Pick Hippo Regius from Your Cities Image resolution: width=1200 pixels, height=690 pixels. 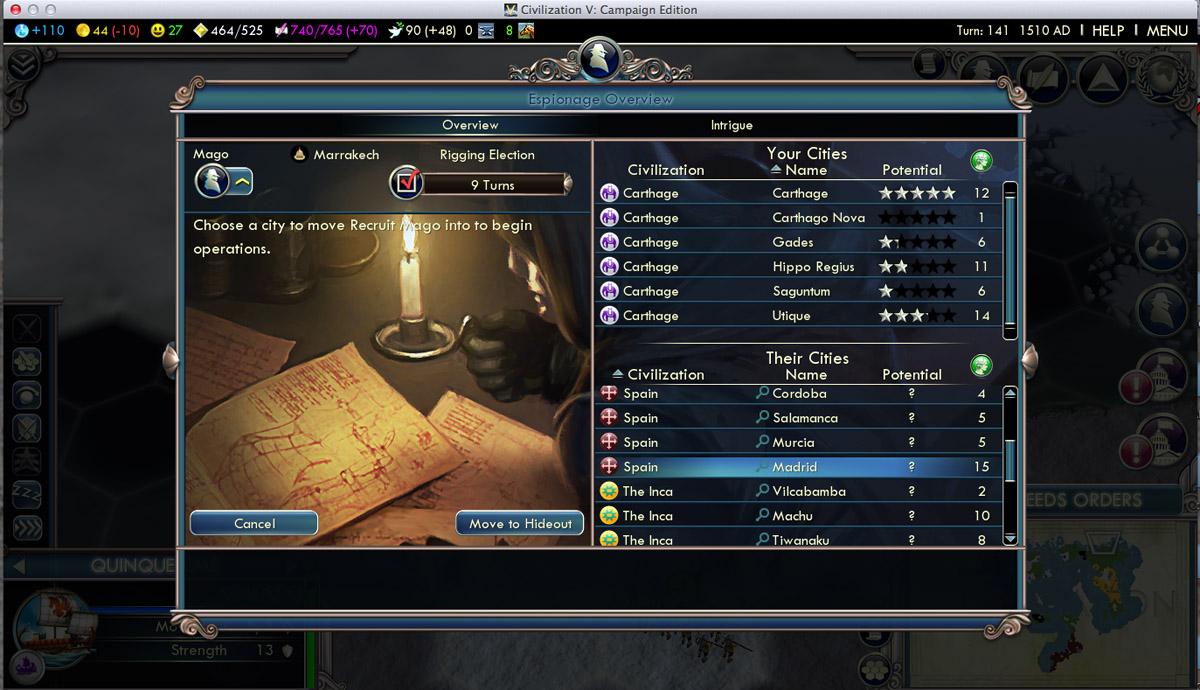click(812, 267)
